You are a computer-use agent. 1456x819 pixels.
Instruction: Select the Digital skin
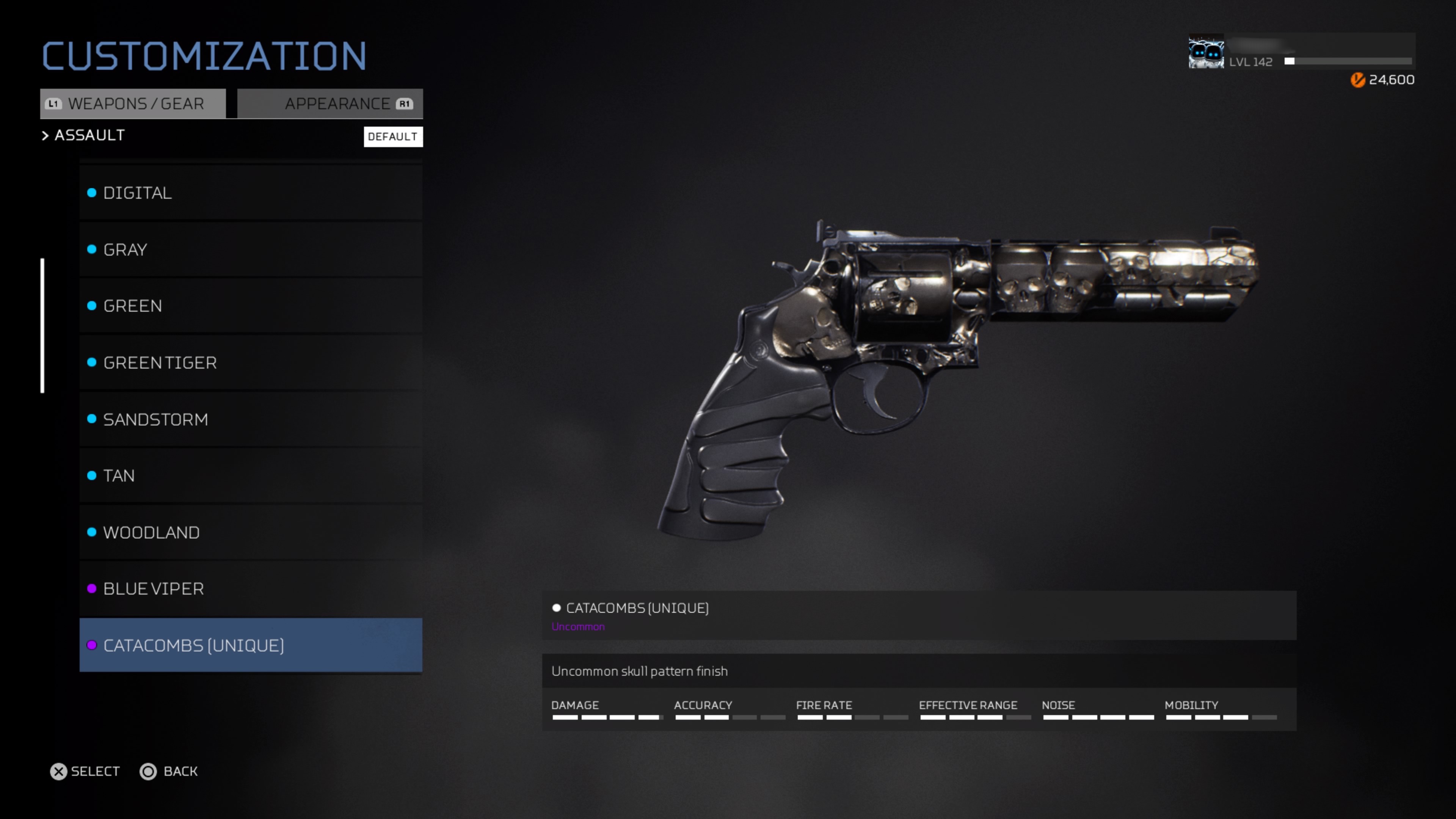pyautogui.click(x=250, y=193)
